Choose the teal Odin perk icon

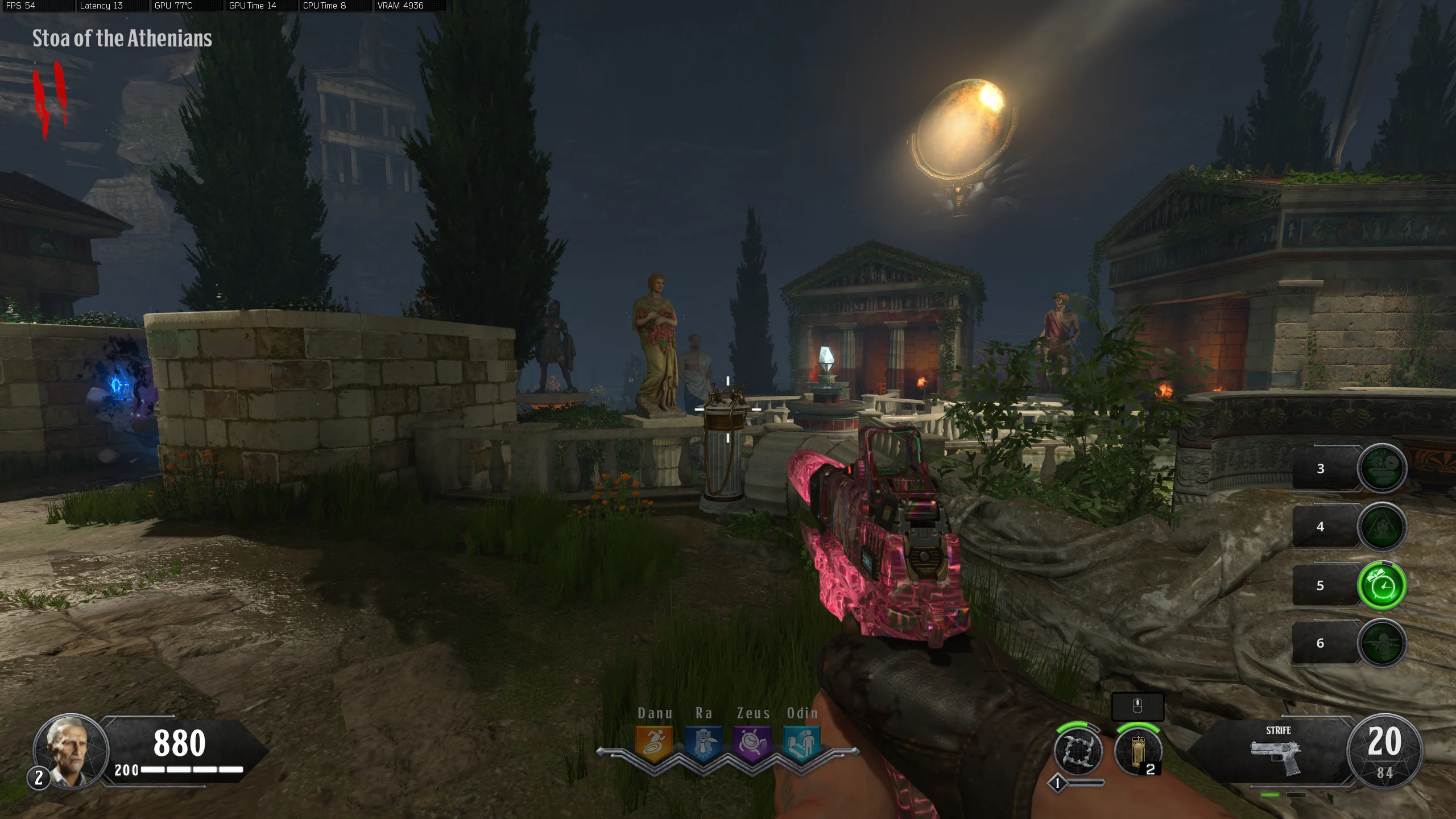tap(802, 743)
